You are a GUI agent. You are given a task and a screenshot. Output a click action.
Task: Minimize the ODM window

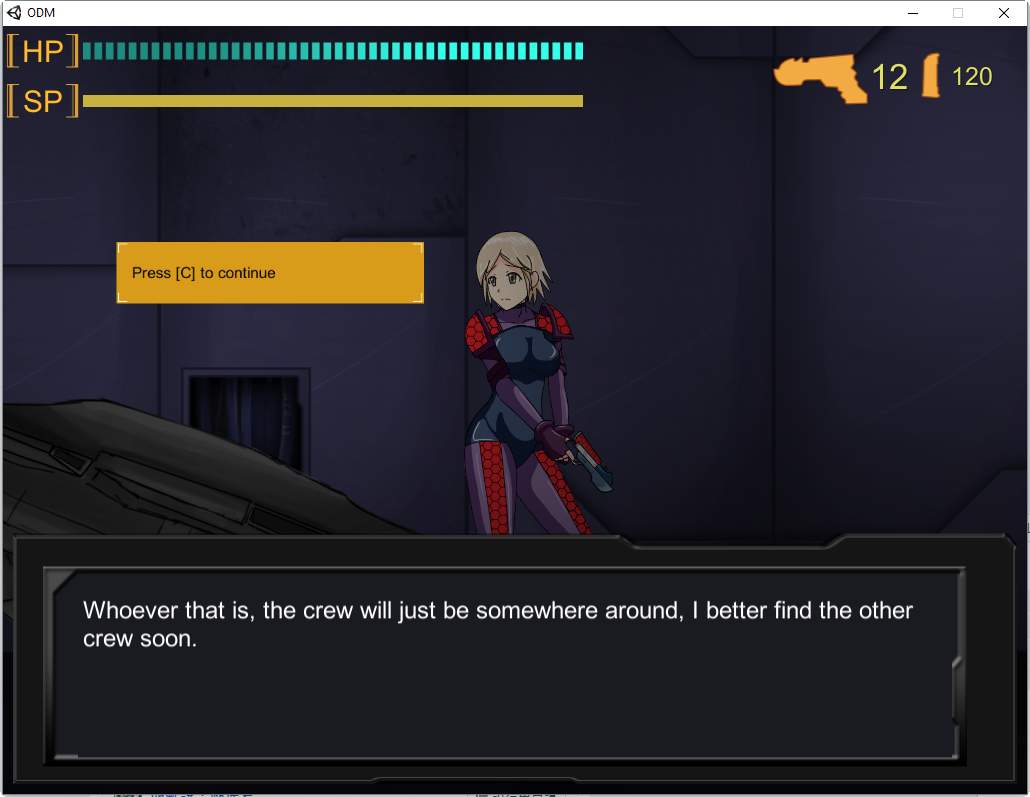(912, 13)
